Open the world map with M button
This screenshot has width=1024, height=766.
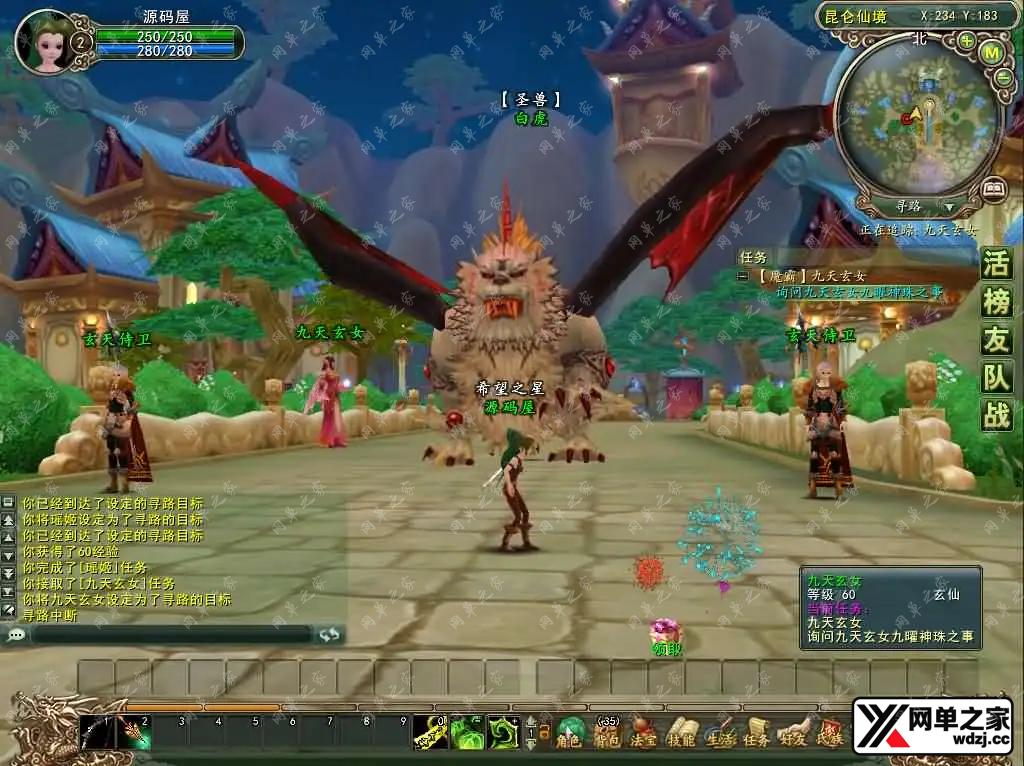pos(992,52)
